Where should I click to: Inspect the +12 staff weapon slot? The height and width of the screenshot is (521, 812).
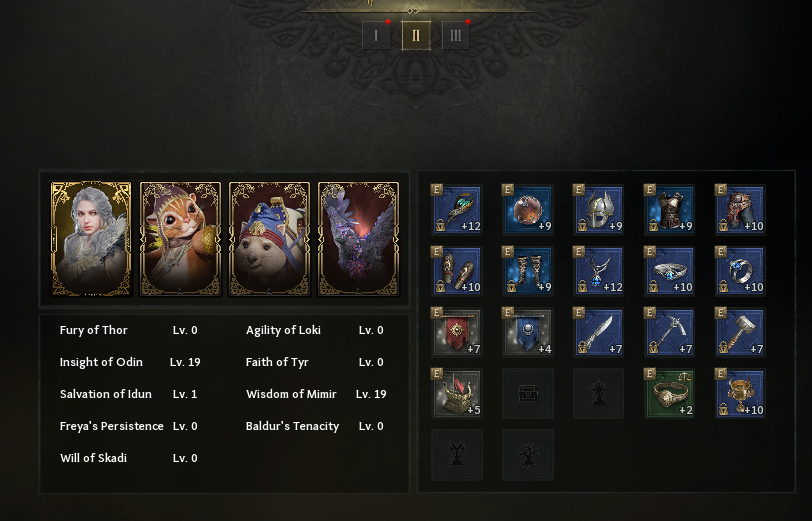pyautogui.click(x=457, y=210)
